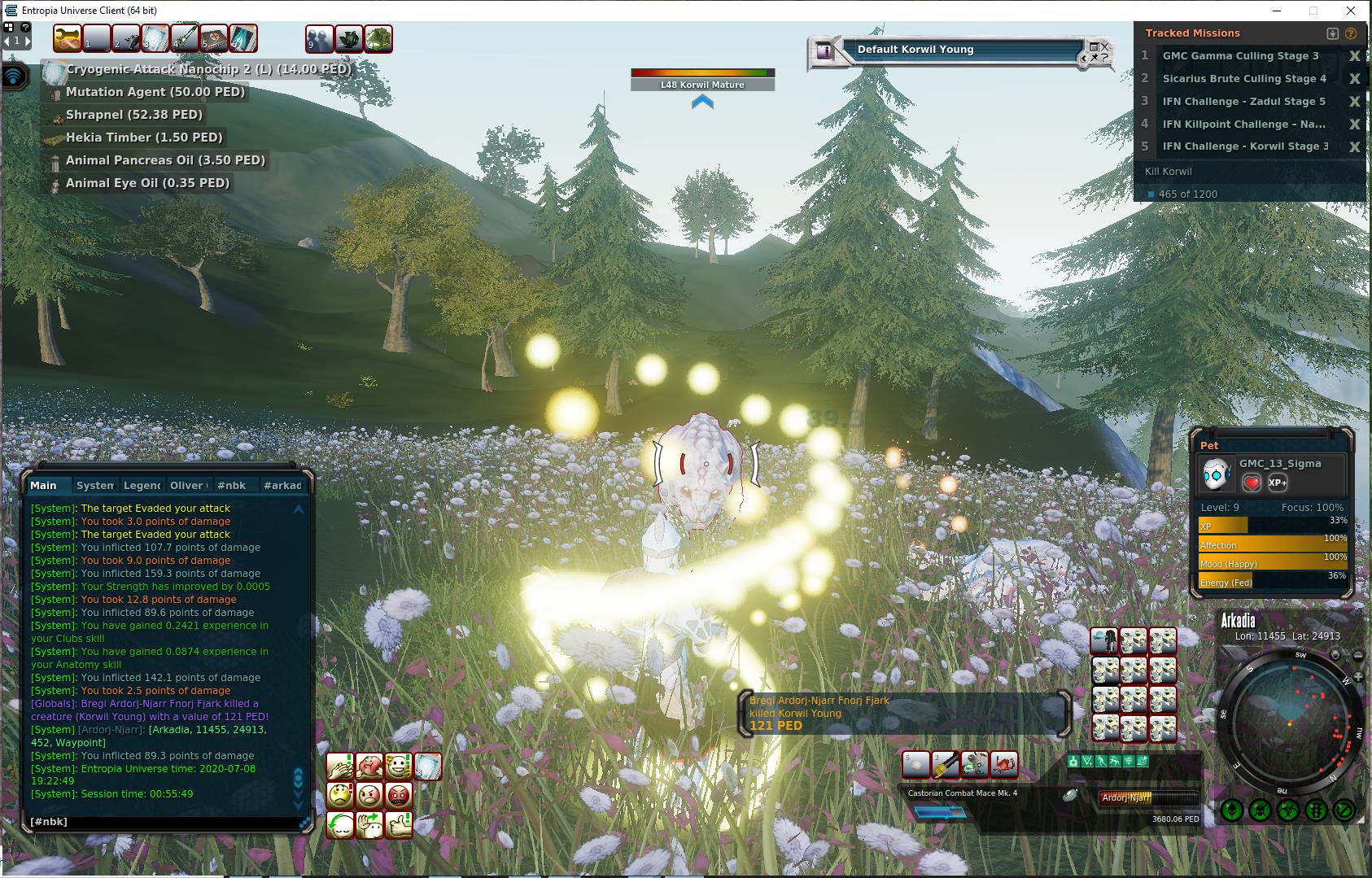
Task: Remove GMC Gamma Culling Stage 3 mission tracking
Action: pos(1354,56)
